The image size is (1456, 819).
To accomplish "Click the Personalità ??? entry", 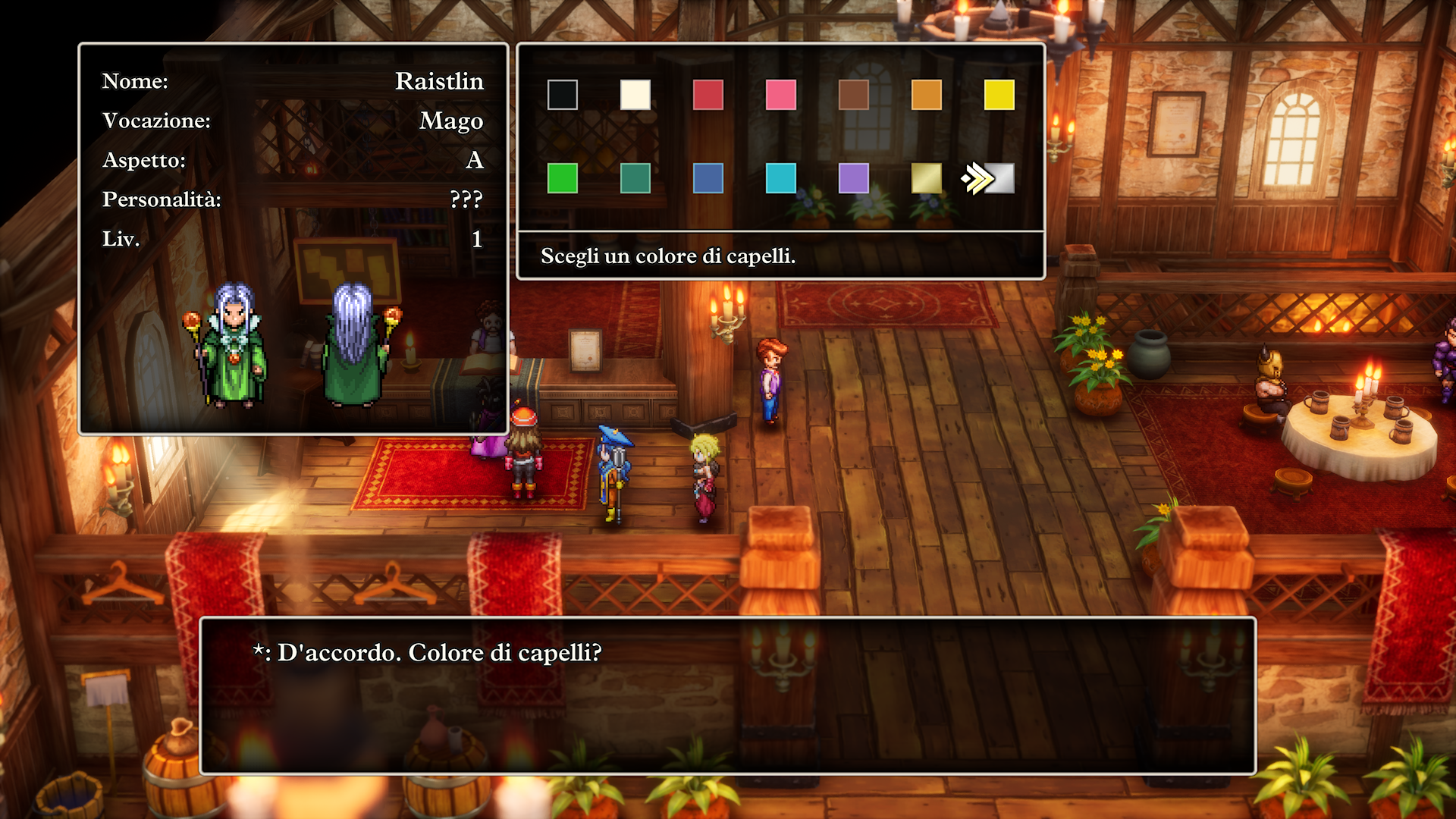I will click(x=466, y=200).
